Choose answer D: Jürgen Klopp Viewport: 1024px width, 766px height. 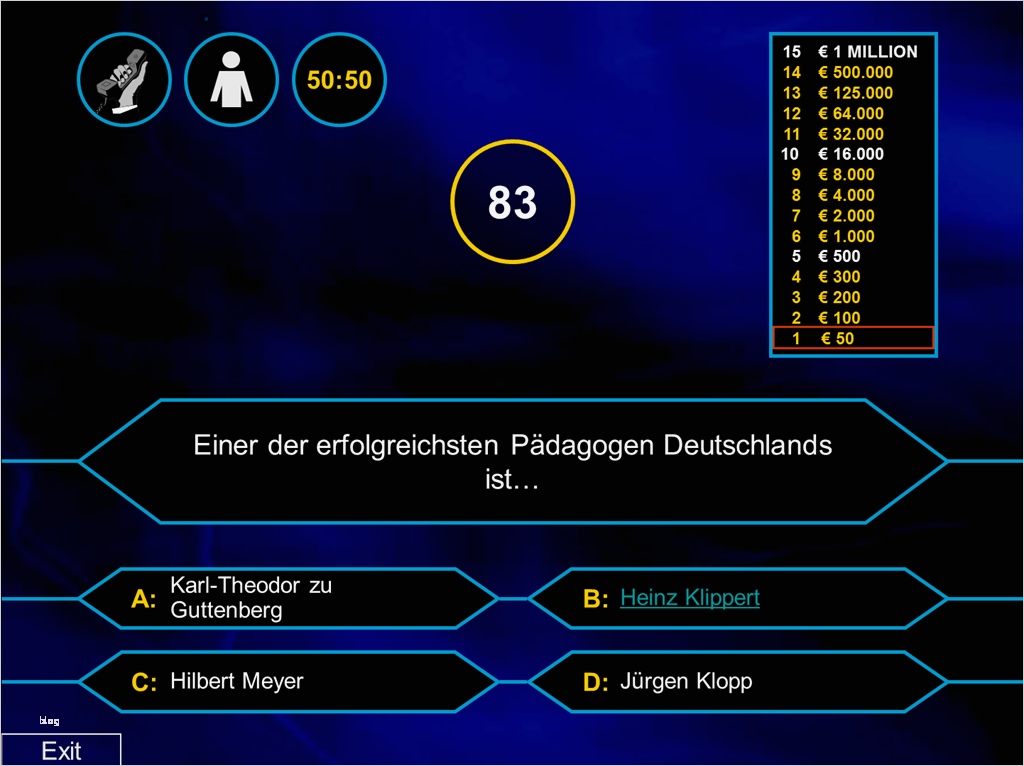[738, 682]
